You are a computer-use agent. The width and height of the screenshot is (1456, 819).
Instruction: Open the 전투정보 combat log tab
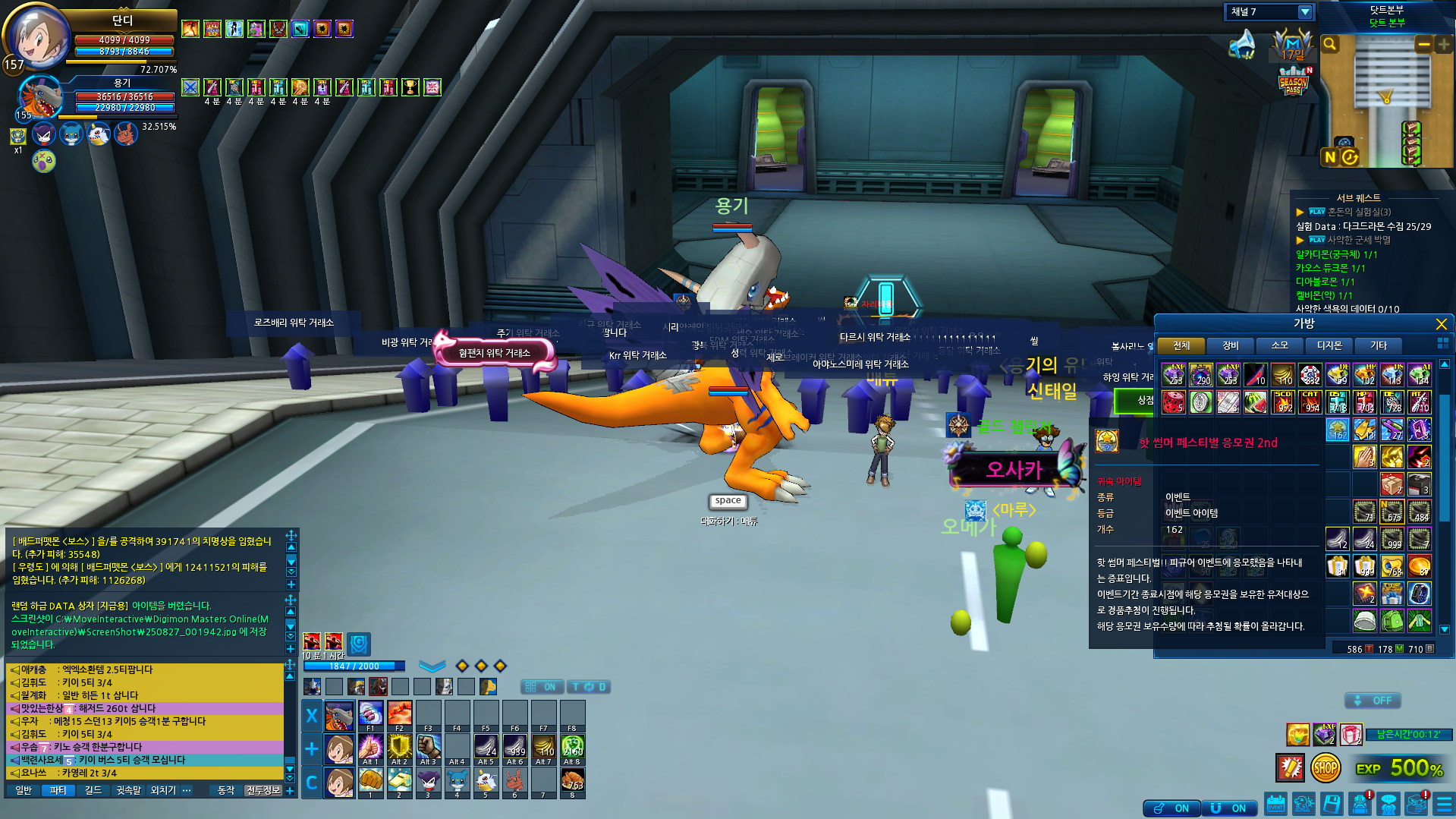pos(263,790)
